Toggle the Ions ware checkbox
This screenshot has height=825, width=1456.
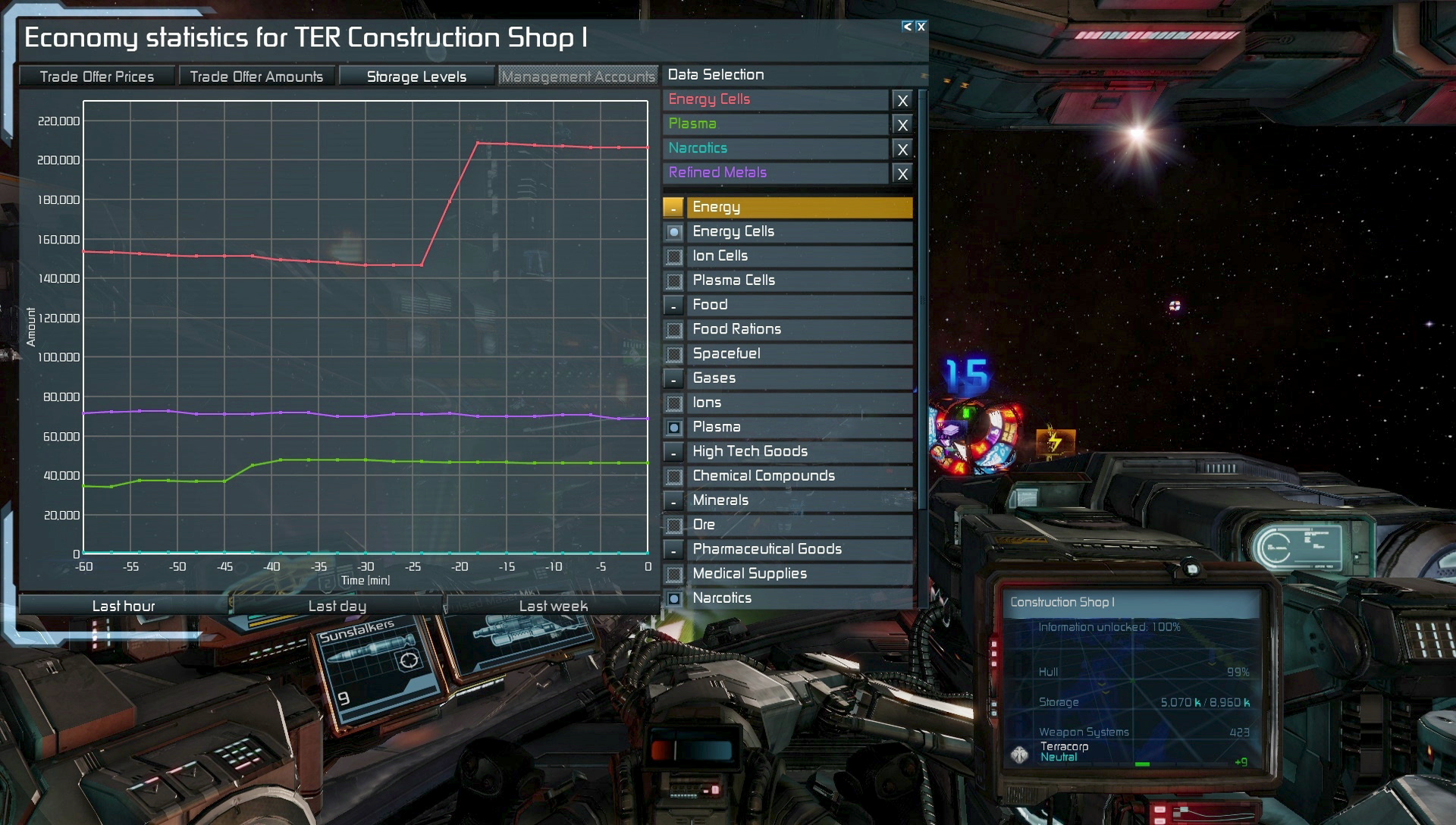pos(673,403)
